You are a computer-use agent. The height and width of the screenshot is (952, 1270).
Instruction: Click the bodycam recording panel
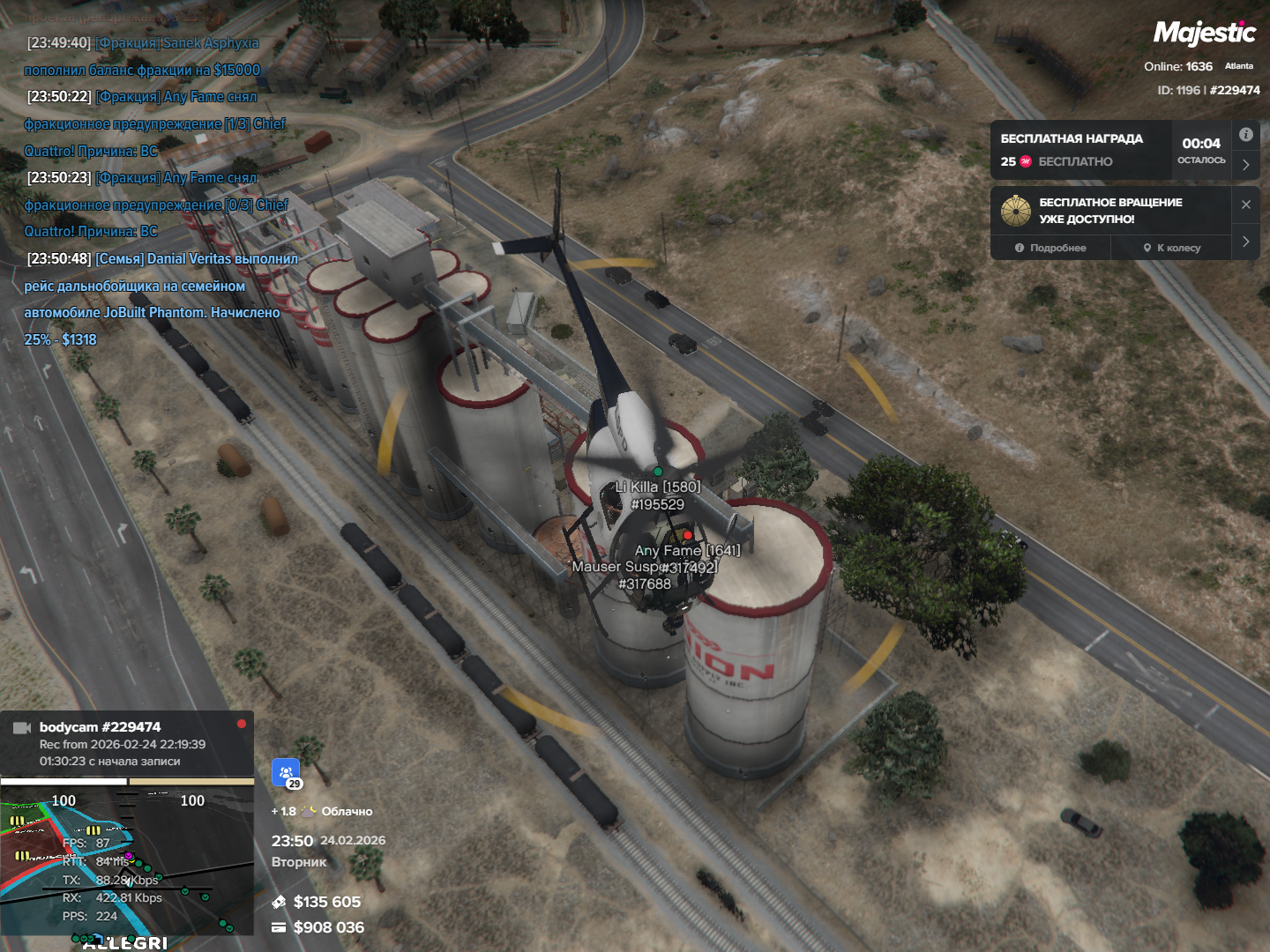click(x=127, y=743)
